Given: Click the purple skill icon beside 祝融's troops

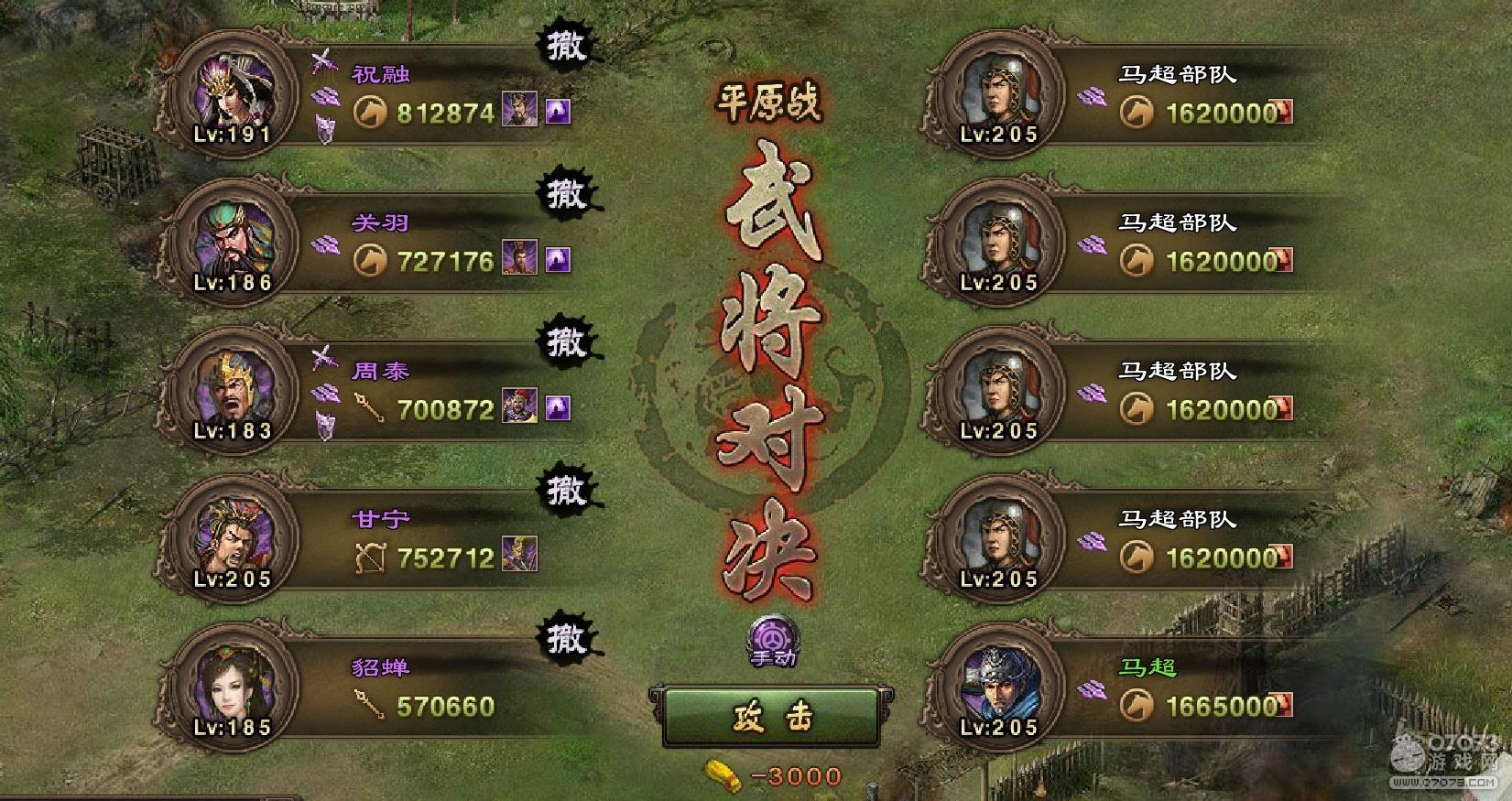Looking at the screenshot, I should [558, 112].
